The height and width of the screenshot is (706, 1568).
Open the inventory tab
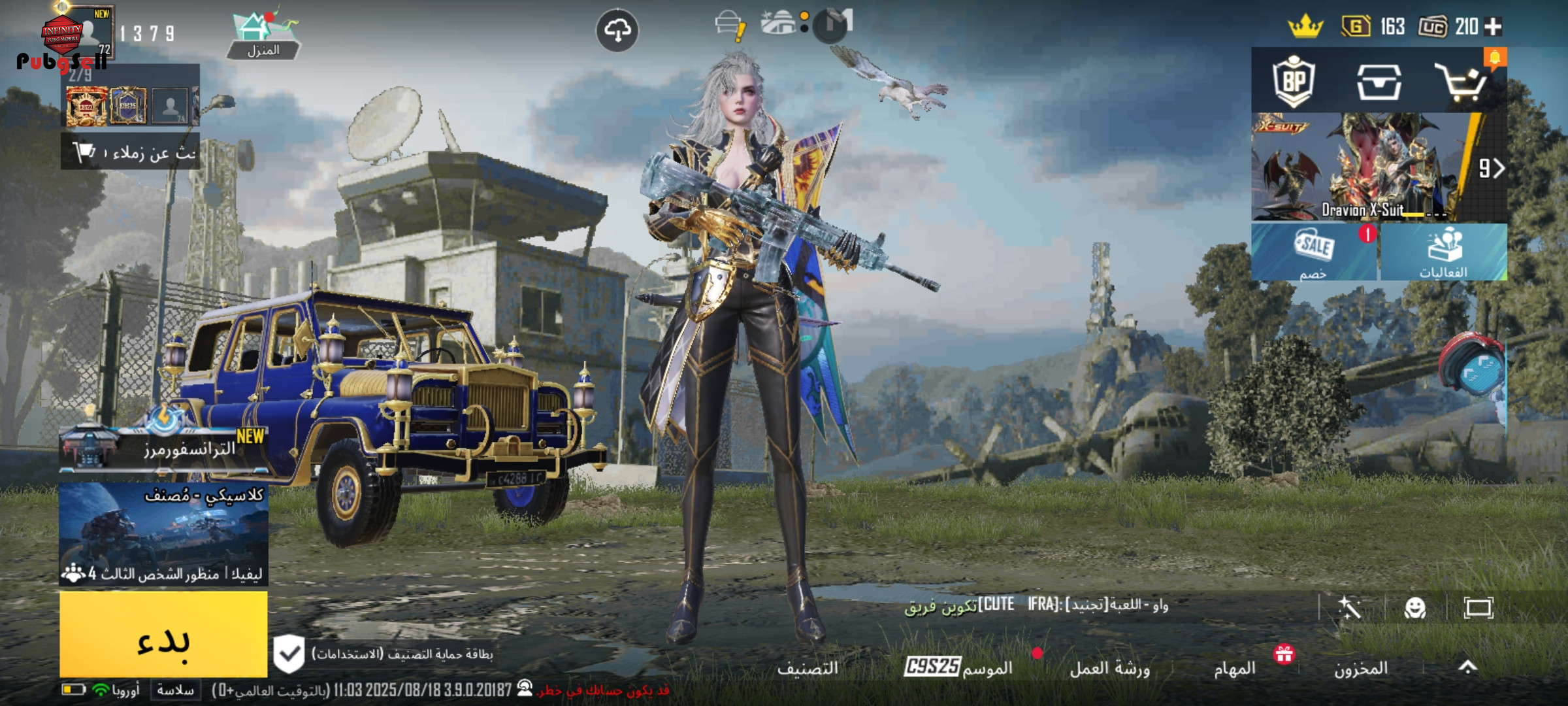tap(1360, 668)
